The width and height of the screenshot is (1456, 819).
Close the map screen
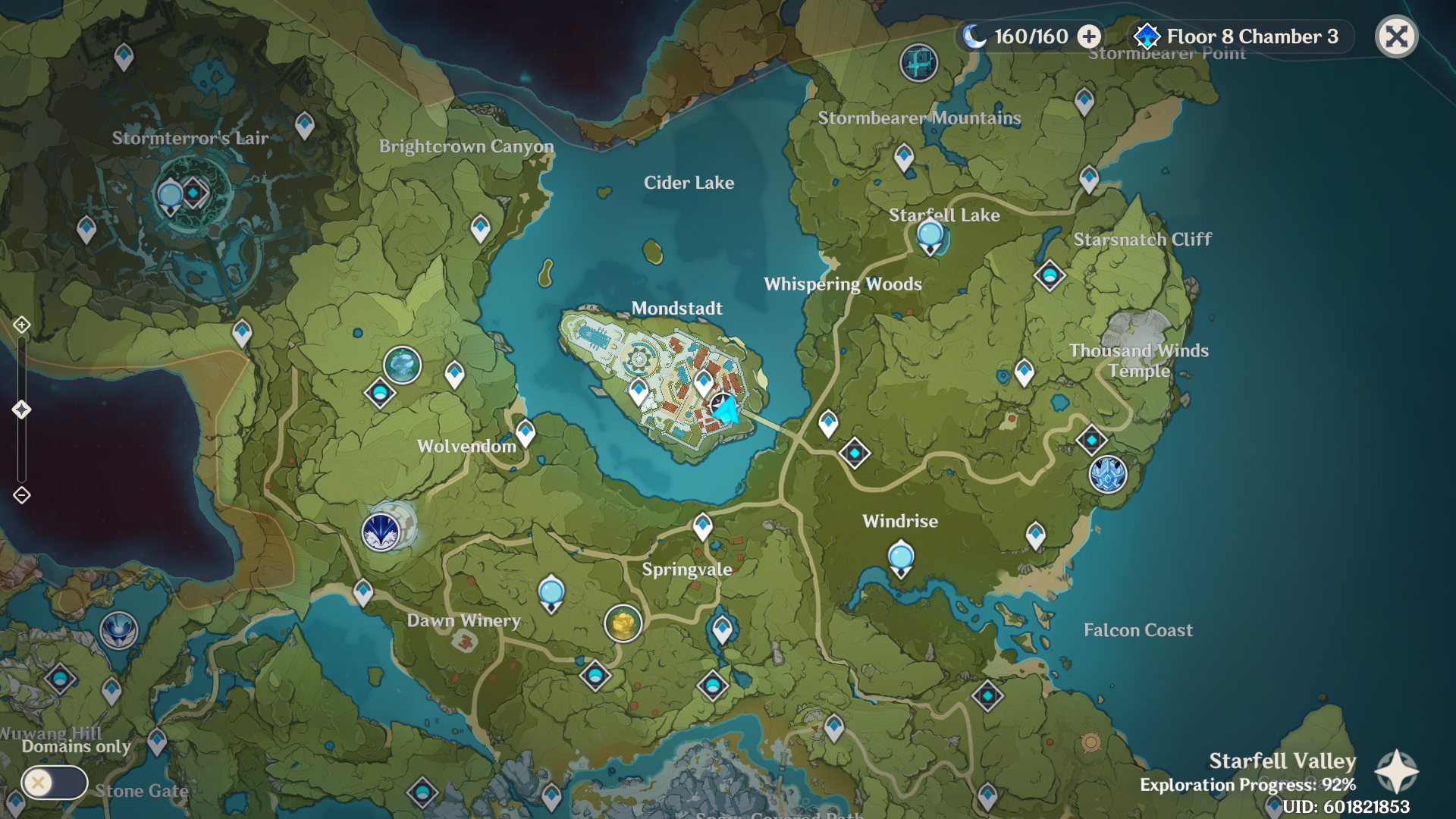[x=1396, y=36]
